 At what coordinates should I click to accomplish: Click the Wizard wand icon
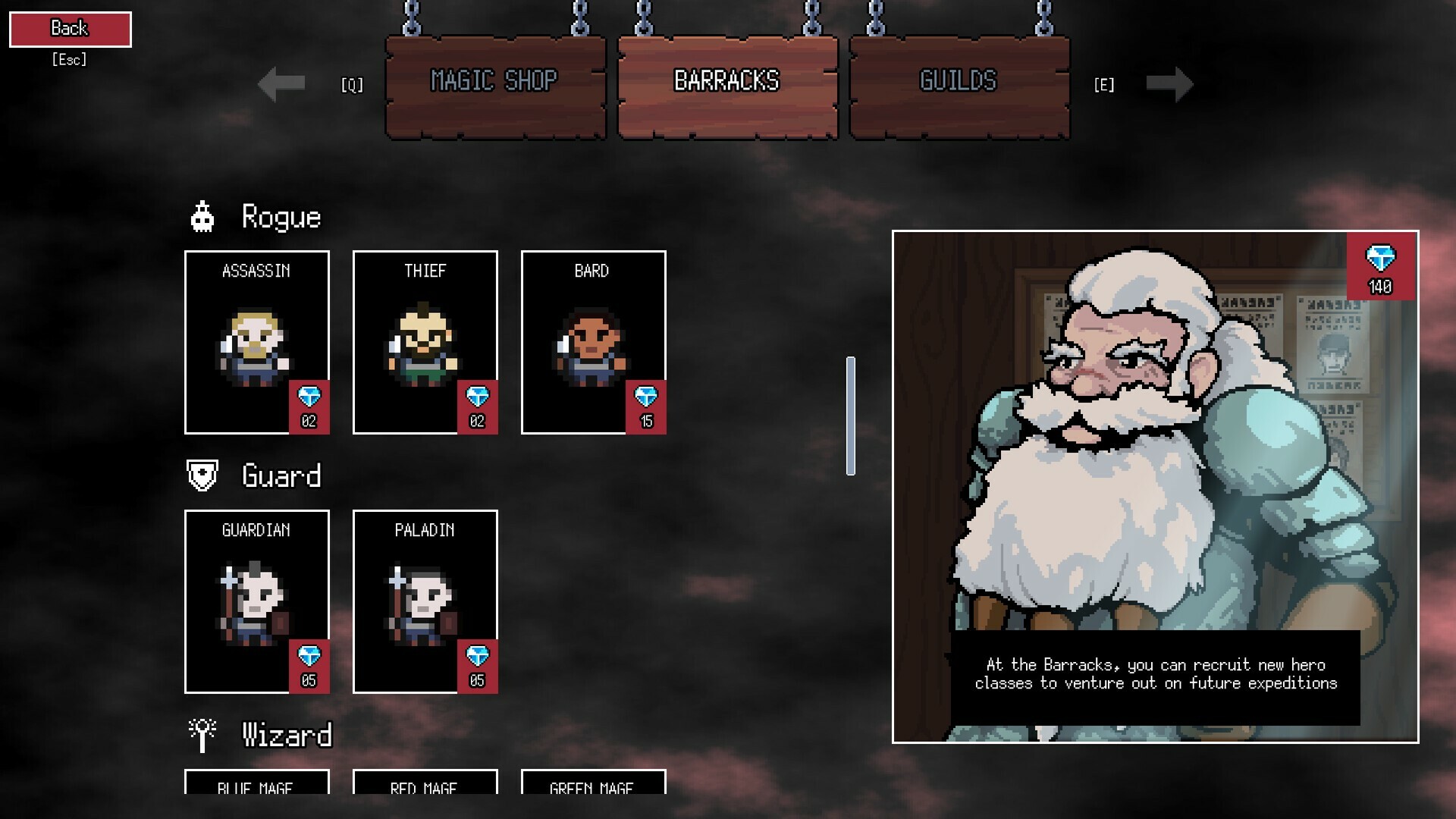pyautogui.click(x=202, y=732)
